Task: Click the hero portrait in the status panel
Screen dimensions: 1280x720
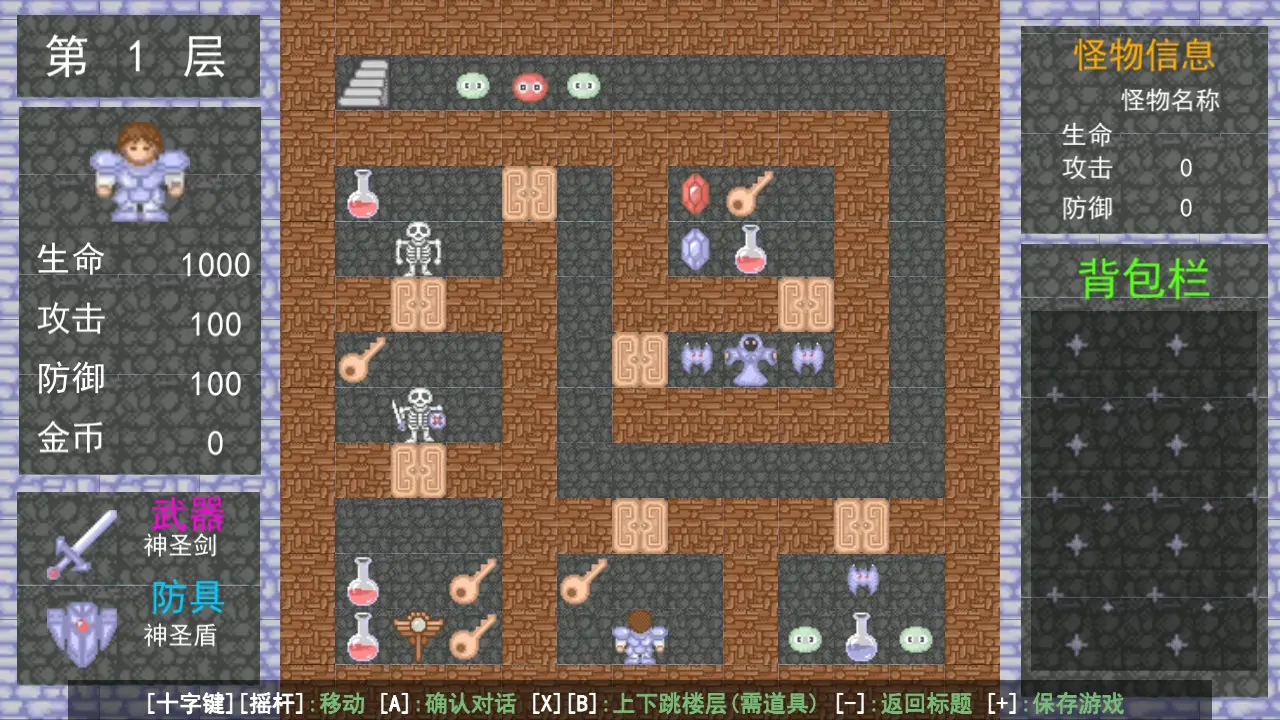Action: coord(139,171)
